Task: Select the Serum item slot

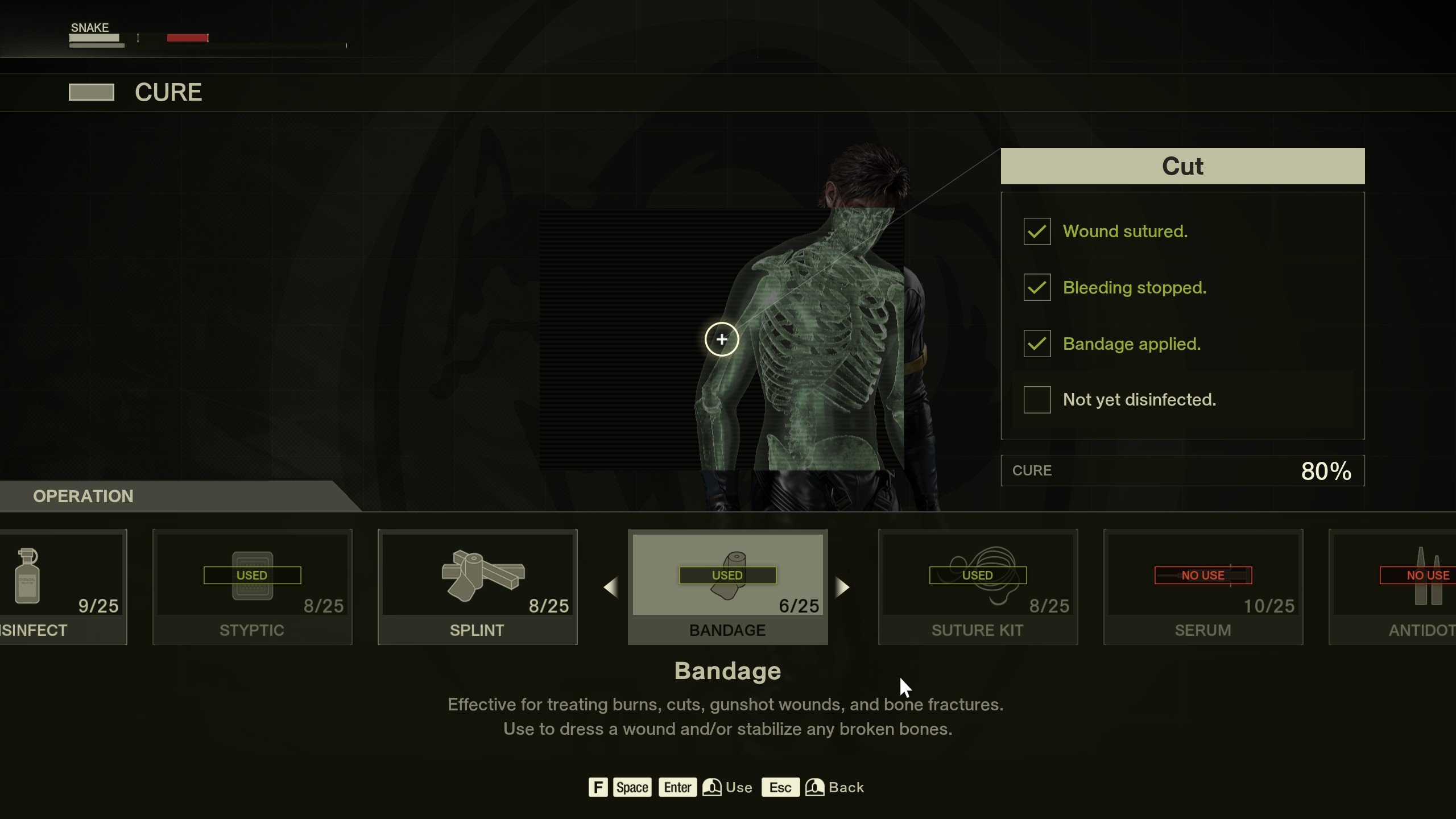Action: pyautogui.click(x=1203, y=586)
